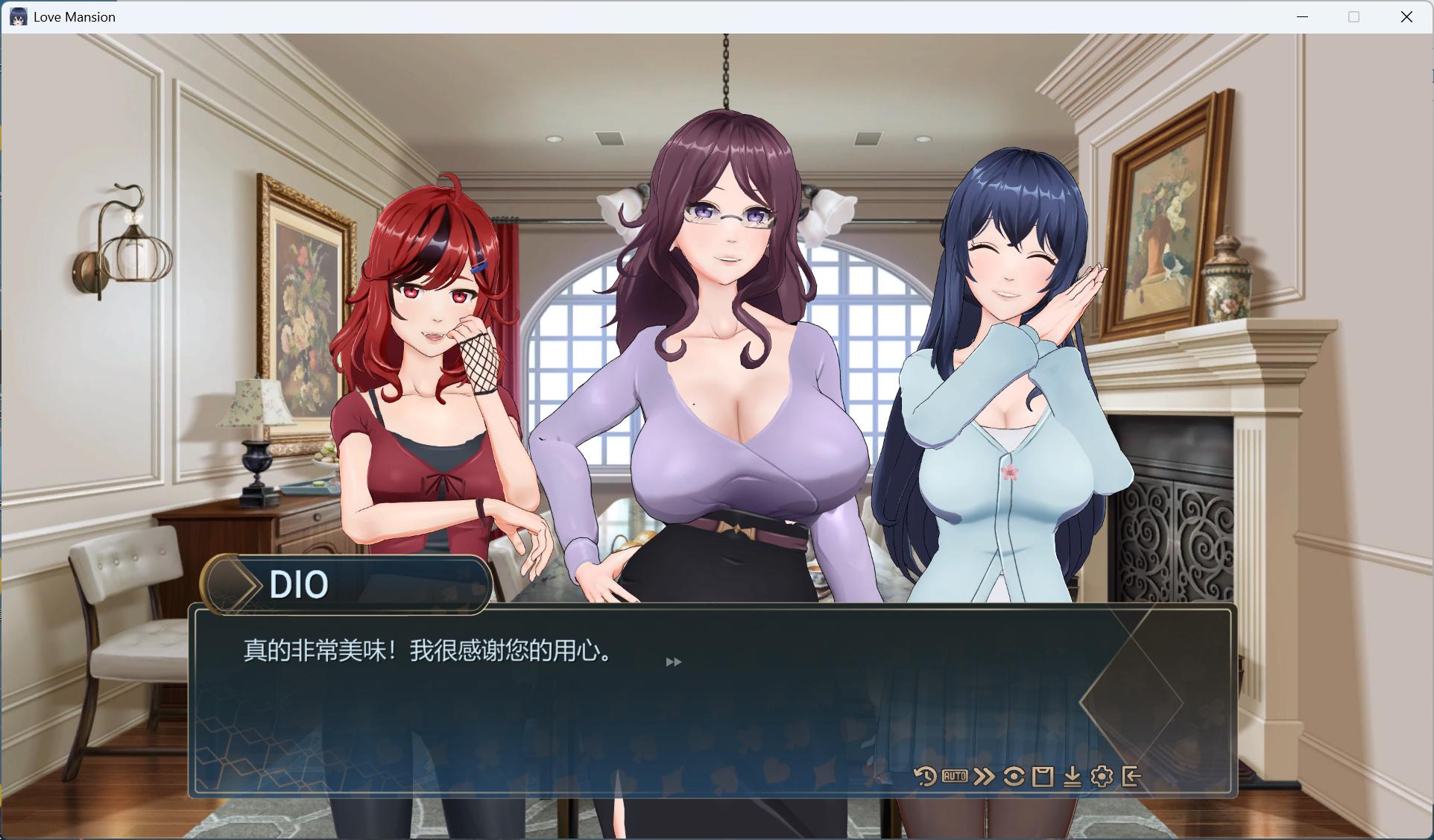Image resolution: width=1434 pixels, height=840 pixels.
Task: Close the Love Mansion window
Action: 1406,16
